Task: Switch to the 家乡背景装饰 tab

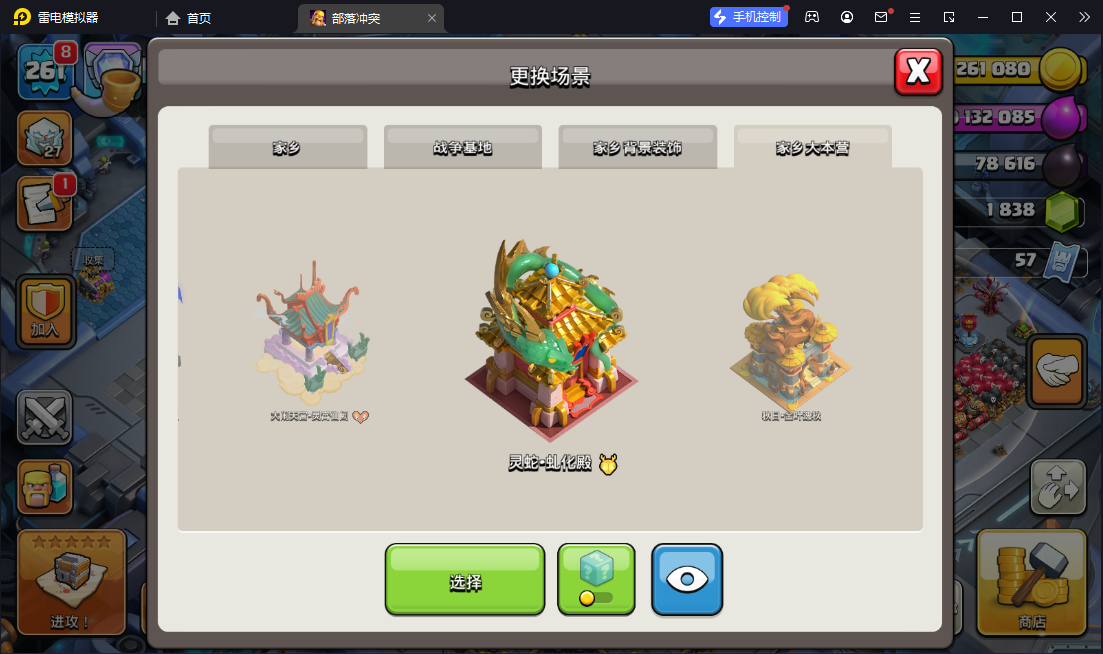Action: [x=637, y=147]
